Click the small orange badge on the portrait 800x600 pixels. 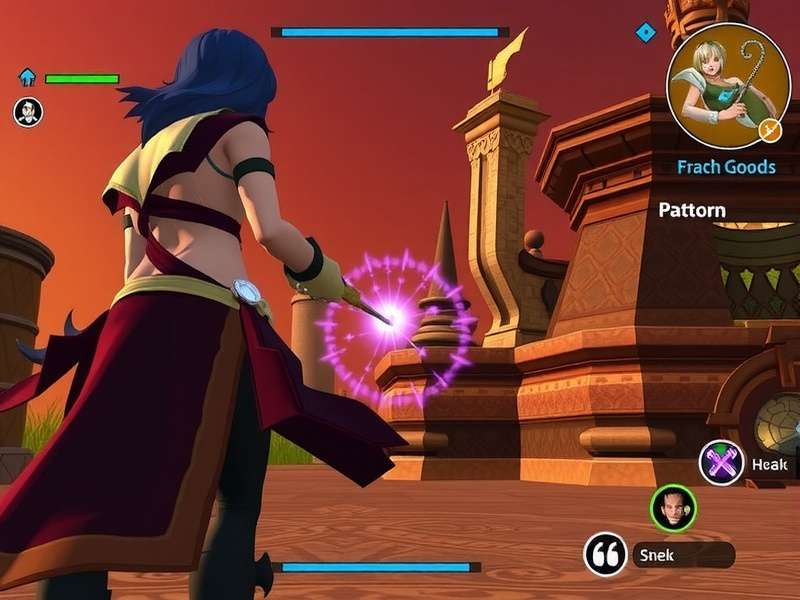pos(769,129)
